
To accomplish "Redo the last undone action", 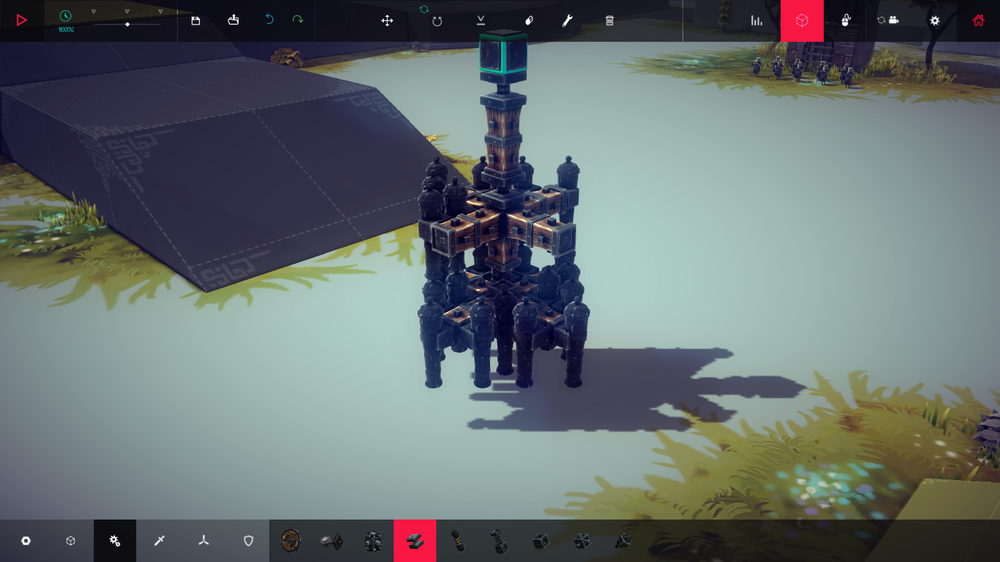I will coord(297,20).
